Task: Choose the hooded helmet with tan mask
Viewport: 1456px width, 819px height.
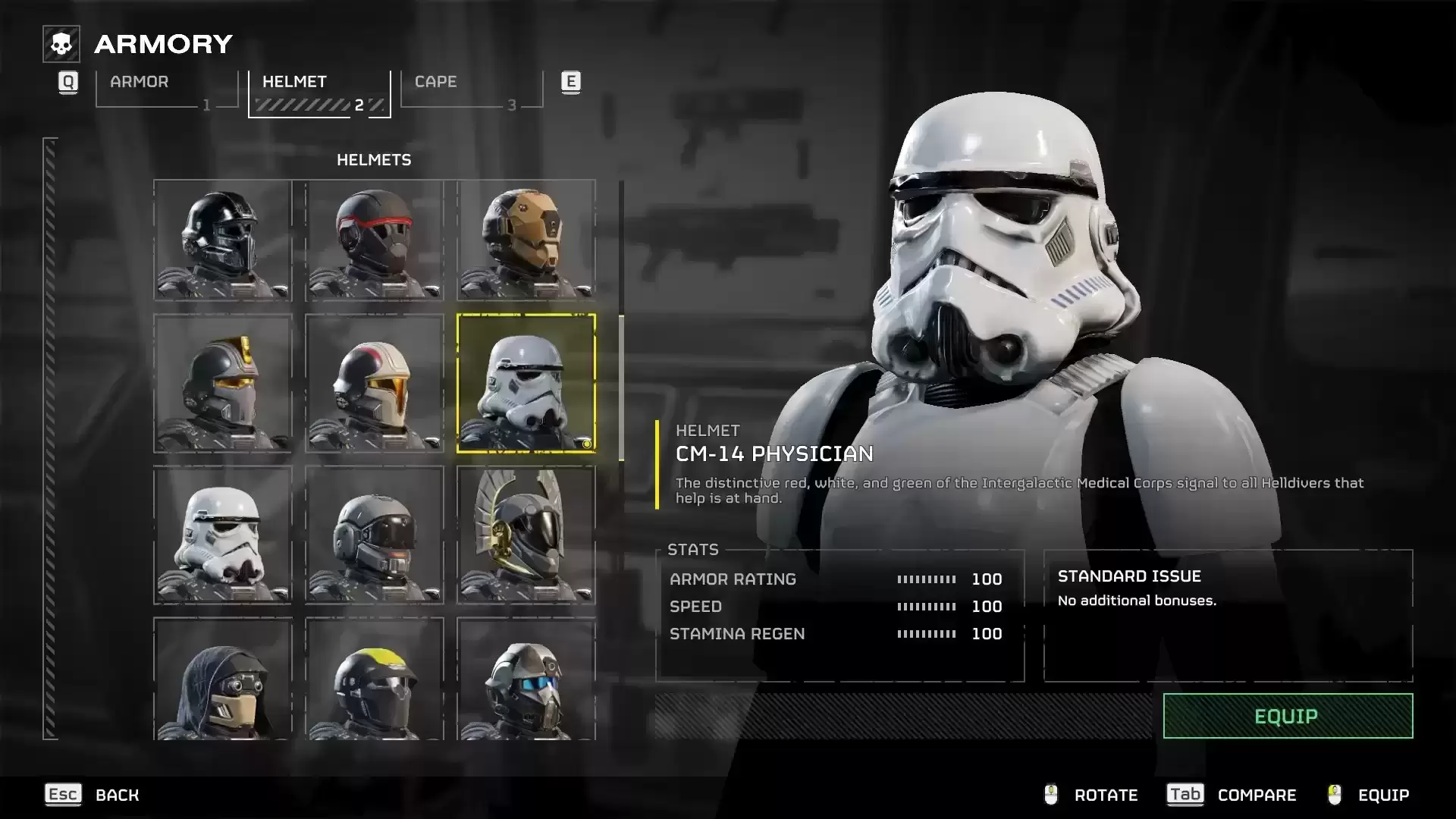Action: (x=223, y=679)
